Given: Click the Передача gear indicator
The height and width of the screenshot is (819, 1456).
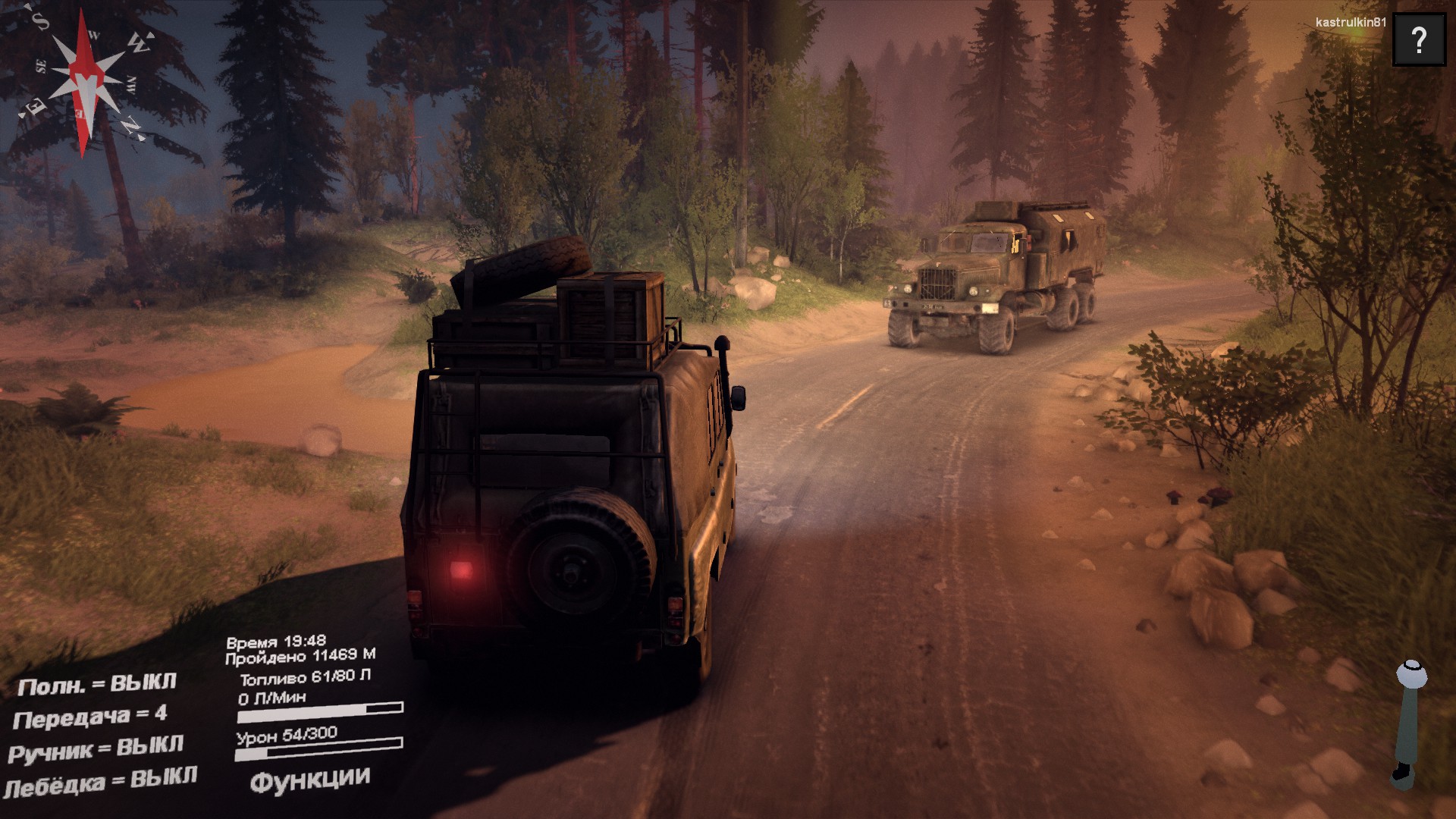Looking at the screenshot, I should [x=89, y=717].
